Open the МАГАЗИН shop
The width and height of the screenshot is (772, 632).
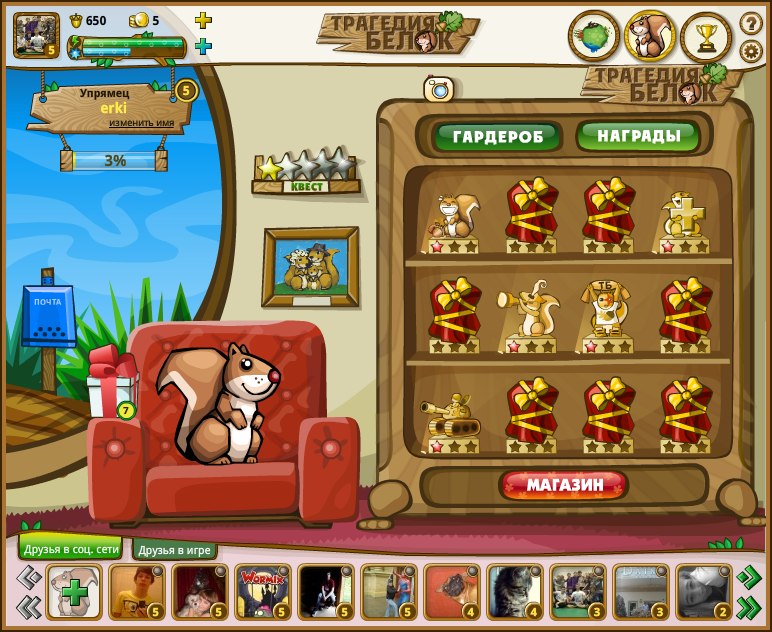click(x=564, y=486)
